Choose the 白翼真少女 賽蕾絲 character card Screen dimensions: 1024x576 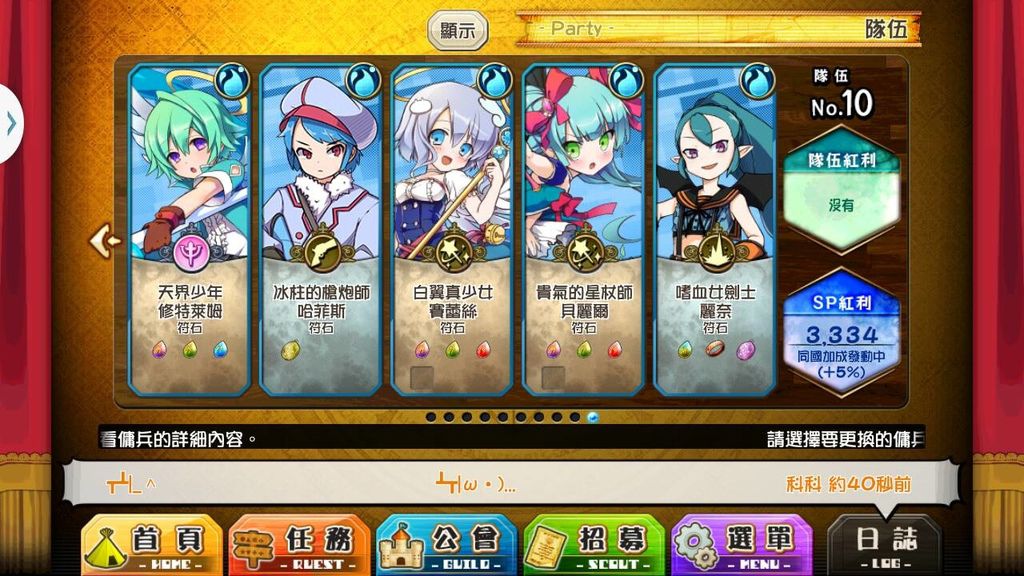[453, 230]
